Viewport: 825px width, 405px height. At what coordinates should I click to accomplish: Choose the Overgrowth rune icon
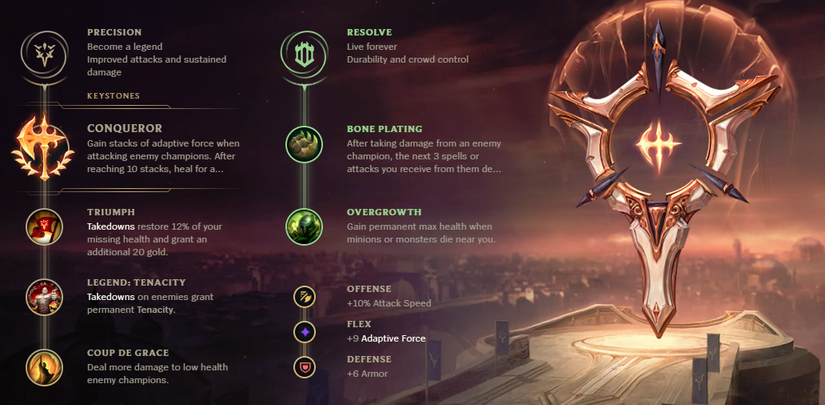304,227
